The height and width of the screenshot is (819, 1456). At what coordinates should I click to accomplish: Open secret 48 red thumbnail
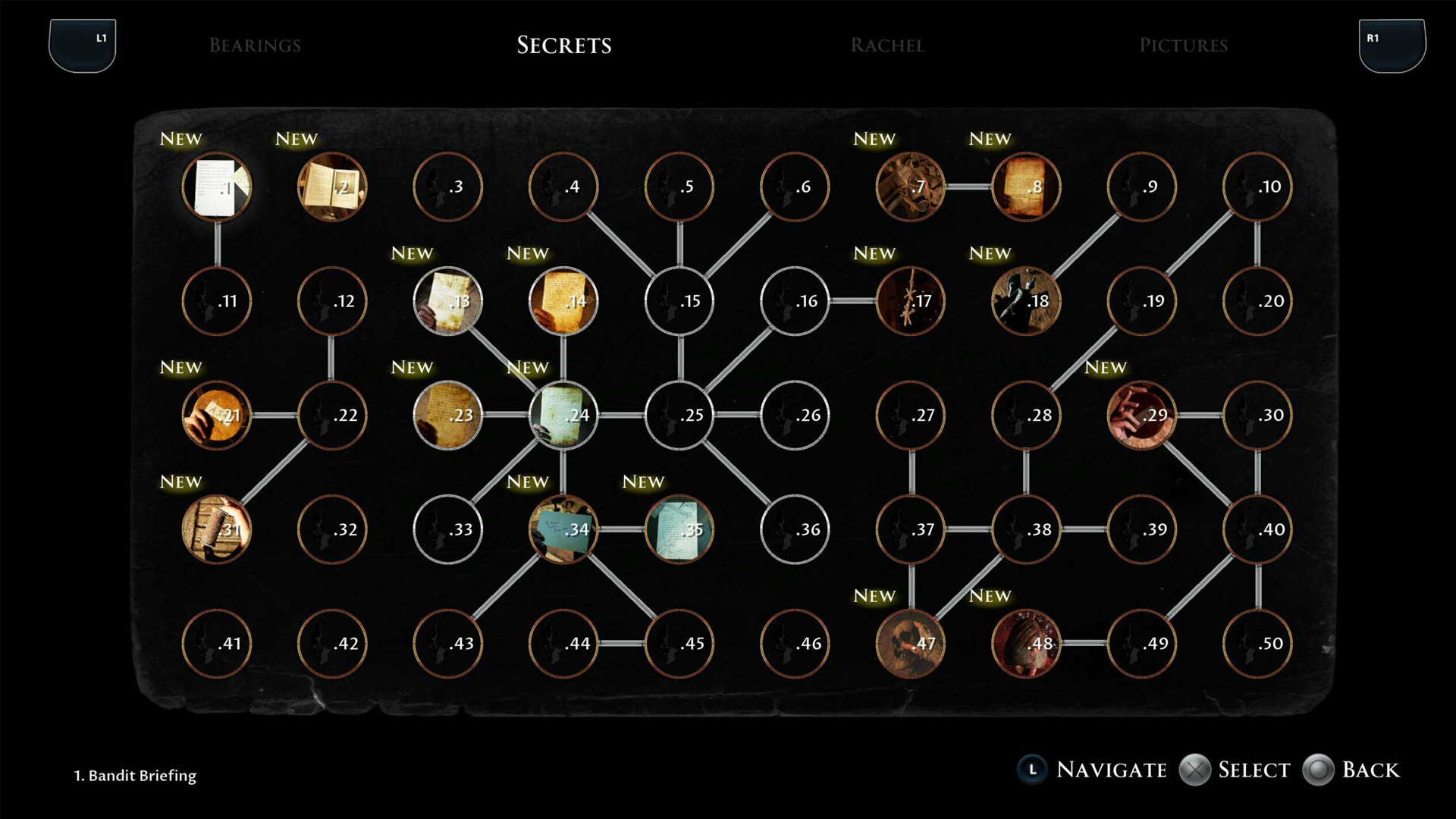click(1026, 643)
